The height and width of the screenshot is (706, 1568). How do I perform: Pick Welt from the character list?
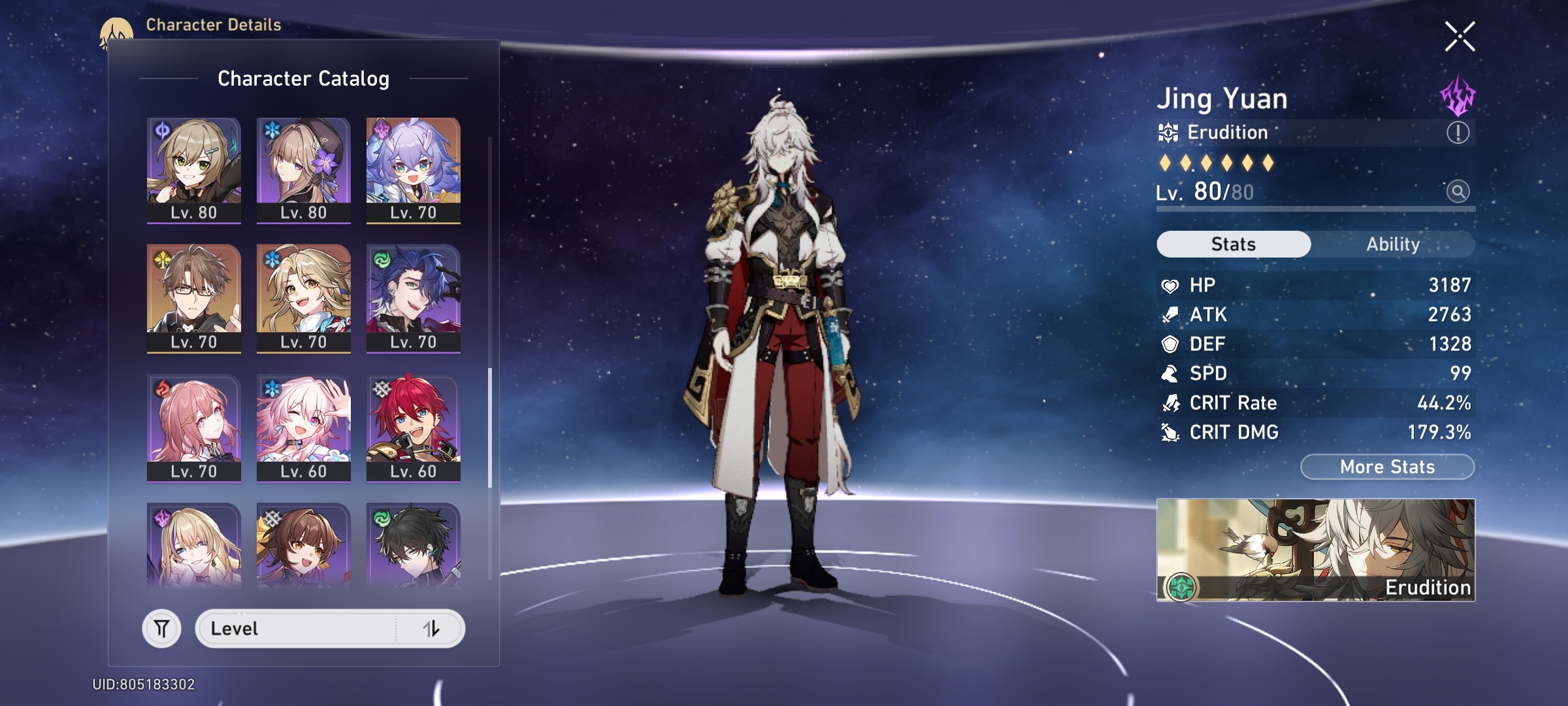(194, 298)
